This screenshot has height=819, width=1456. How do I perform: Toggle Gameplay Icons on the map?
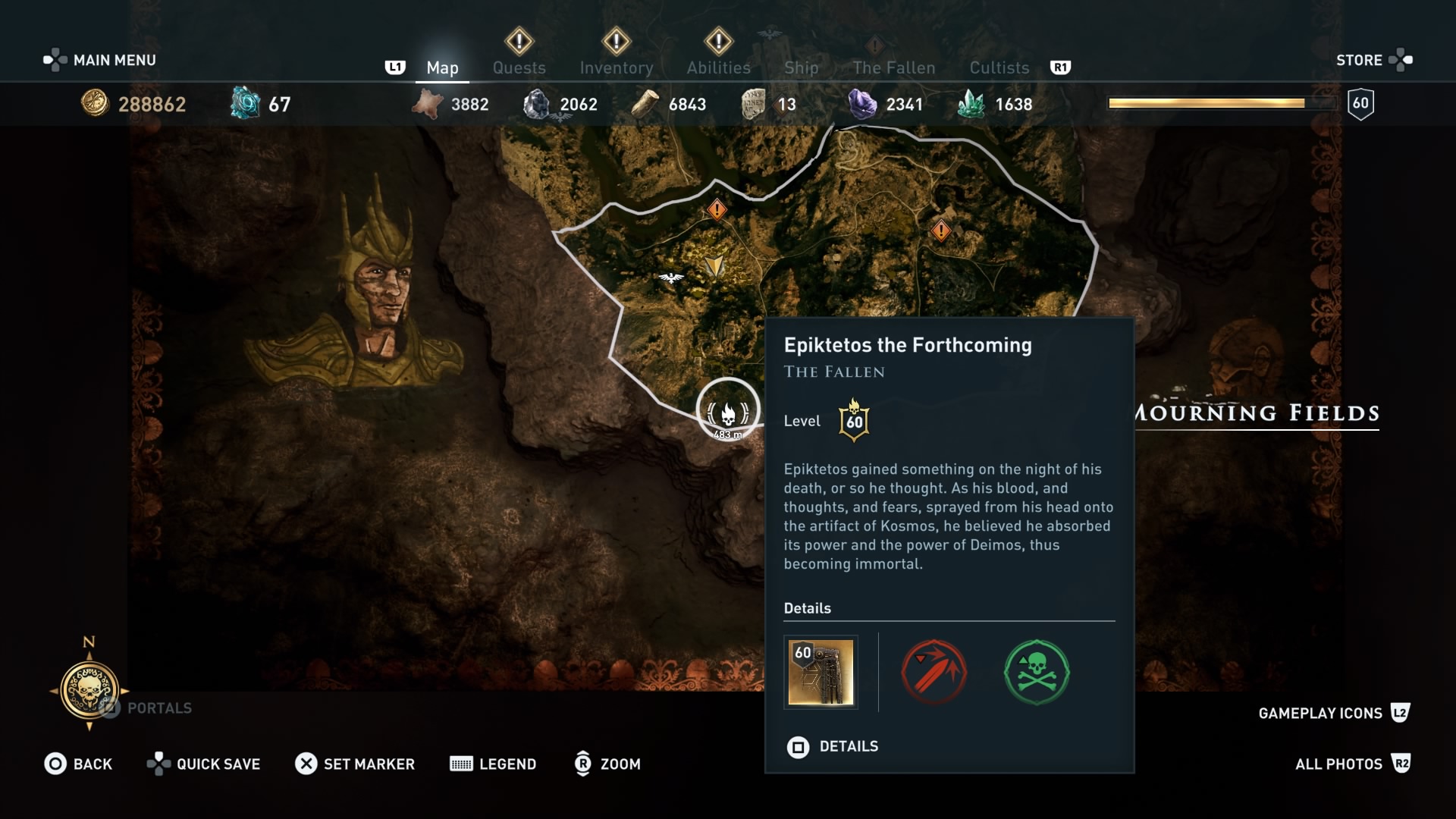pos(1333,713)
